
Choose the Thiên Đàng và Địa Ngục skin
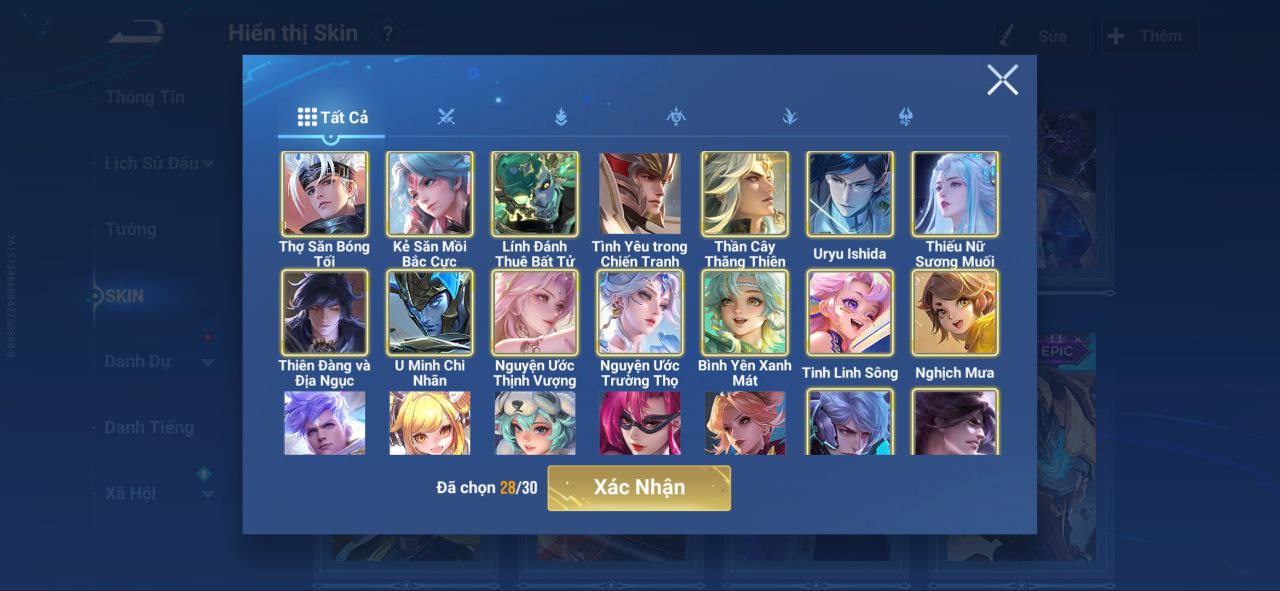(x=324, y=312)
